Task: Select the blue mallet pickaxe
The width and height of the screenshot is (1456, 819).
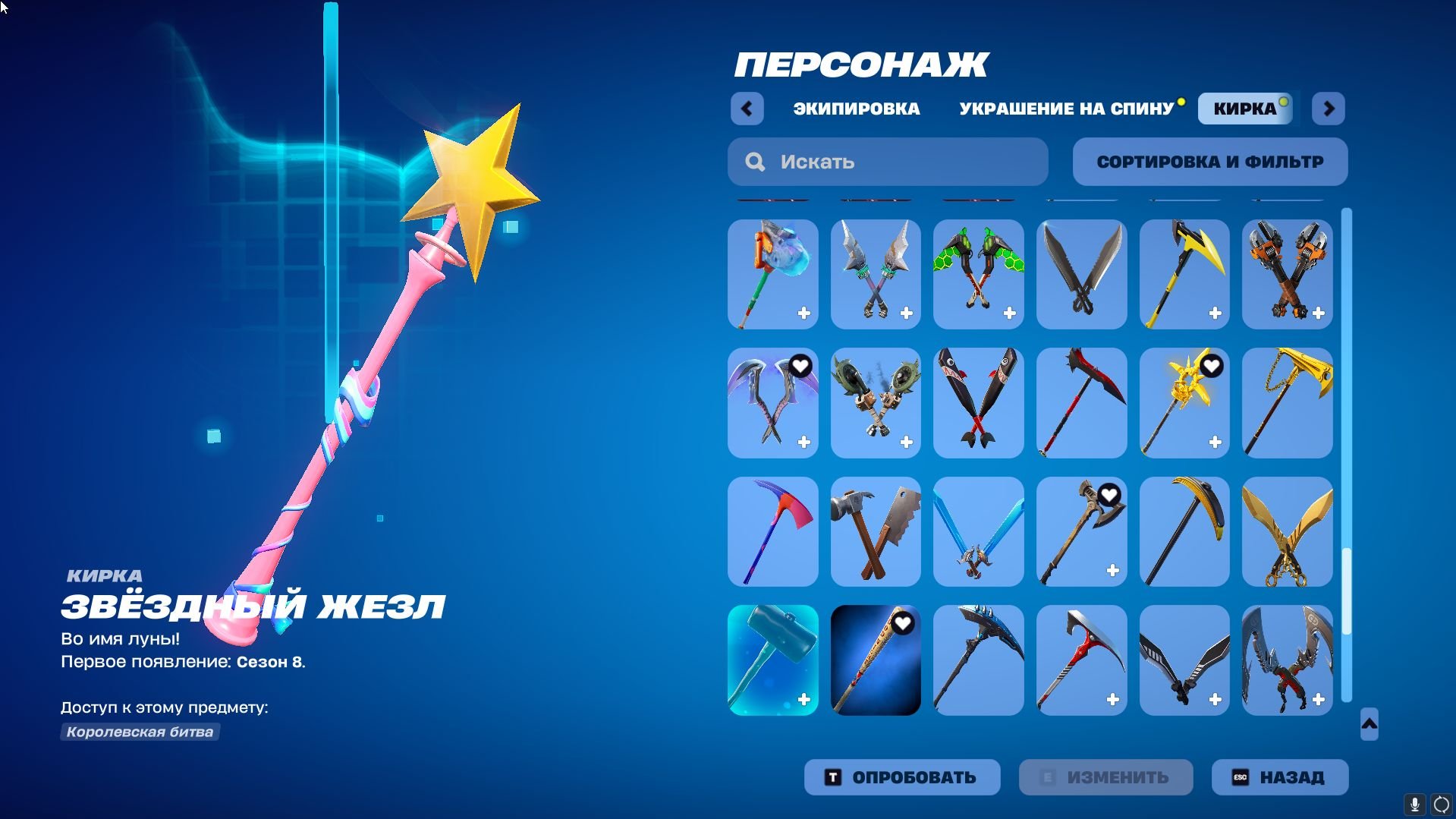Action: (x=772, y=660)
